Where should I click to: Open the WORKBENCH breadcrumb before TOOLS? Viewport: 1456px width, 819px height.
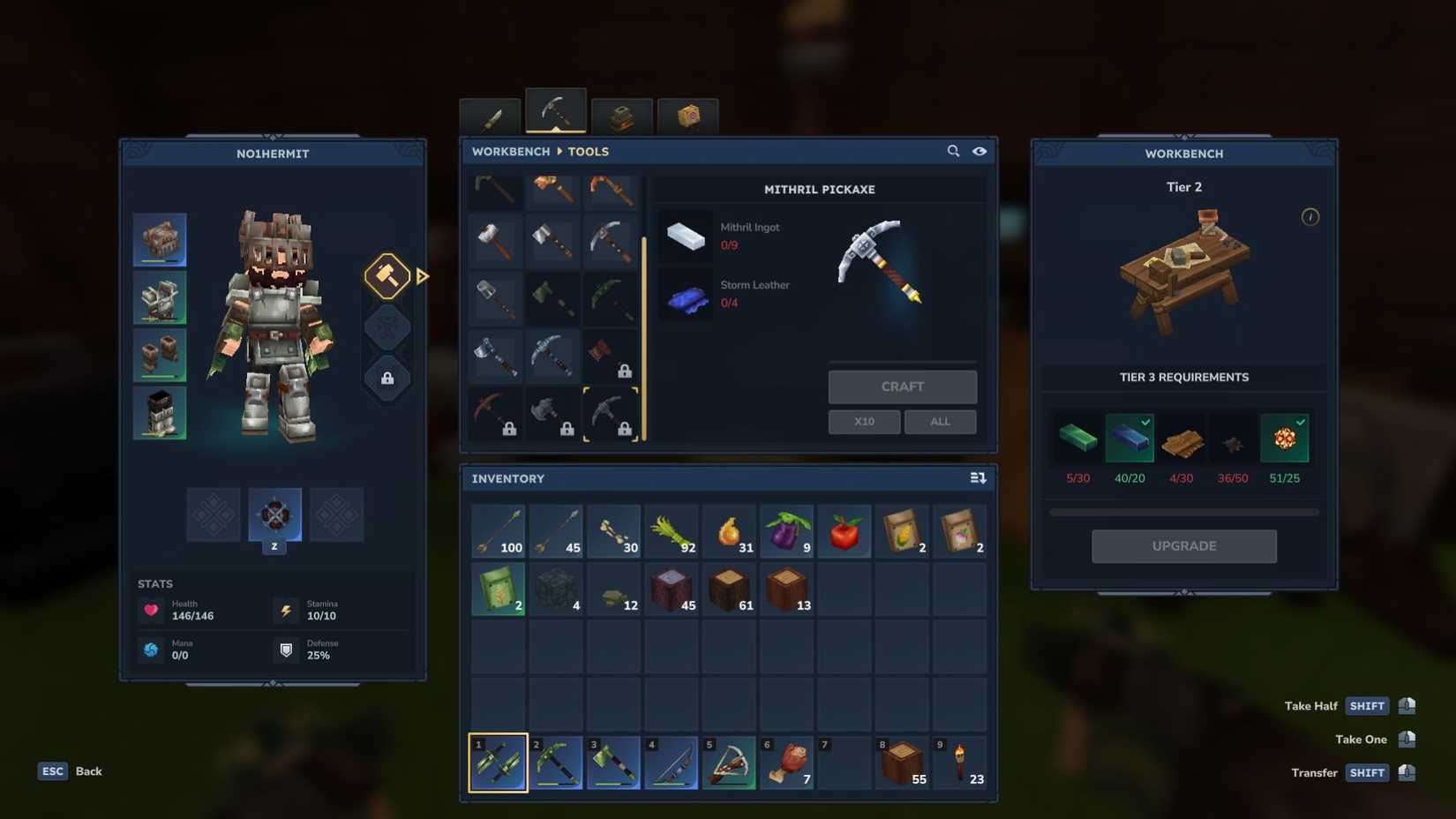510,151
